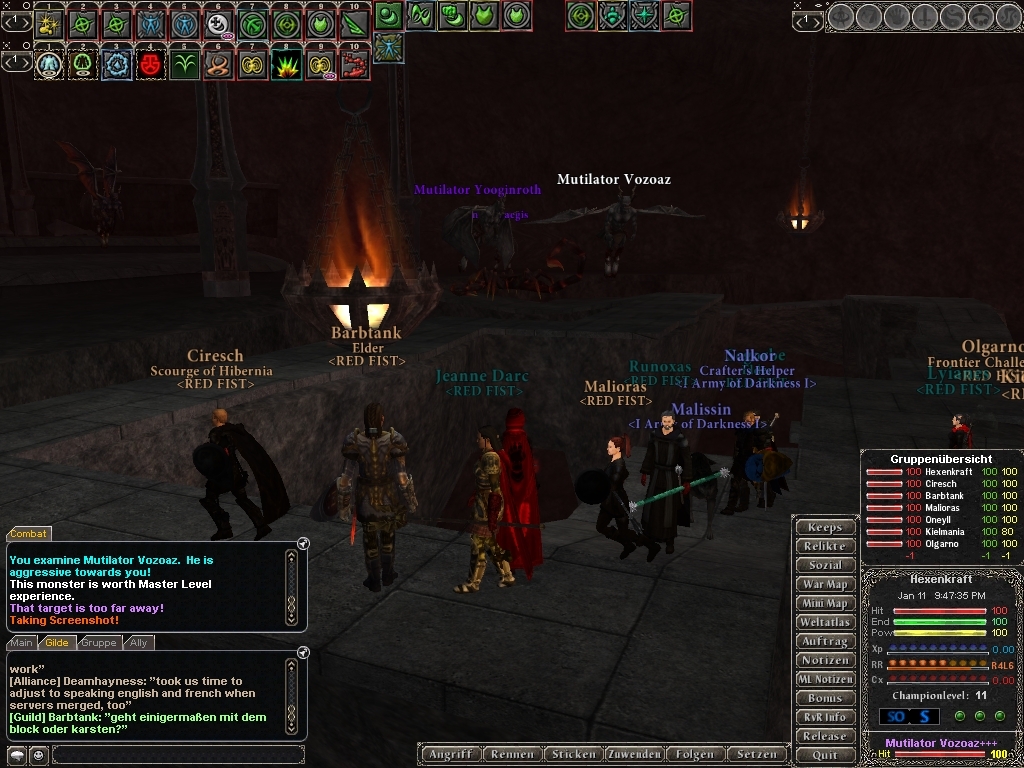Switch to the Main chat tab
This screenshot has height=768, width=1024.
tap(22, 643)
